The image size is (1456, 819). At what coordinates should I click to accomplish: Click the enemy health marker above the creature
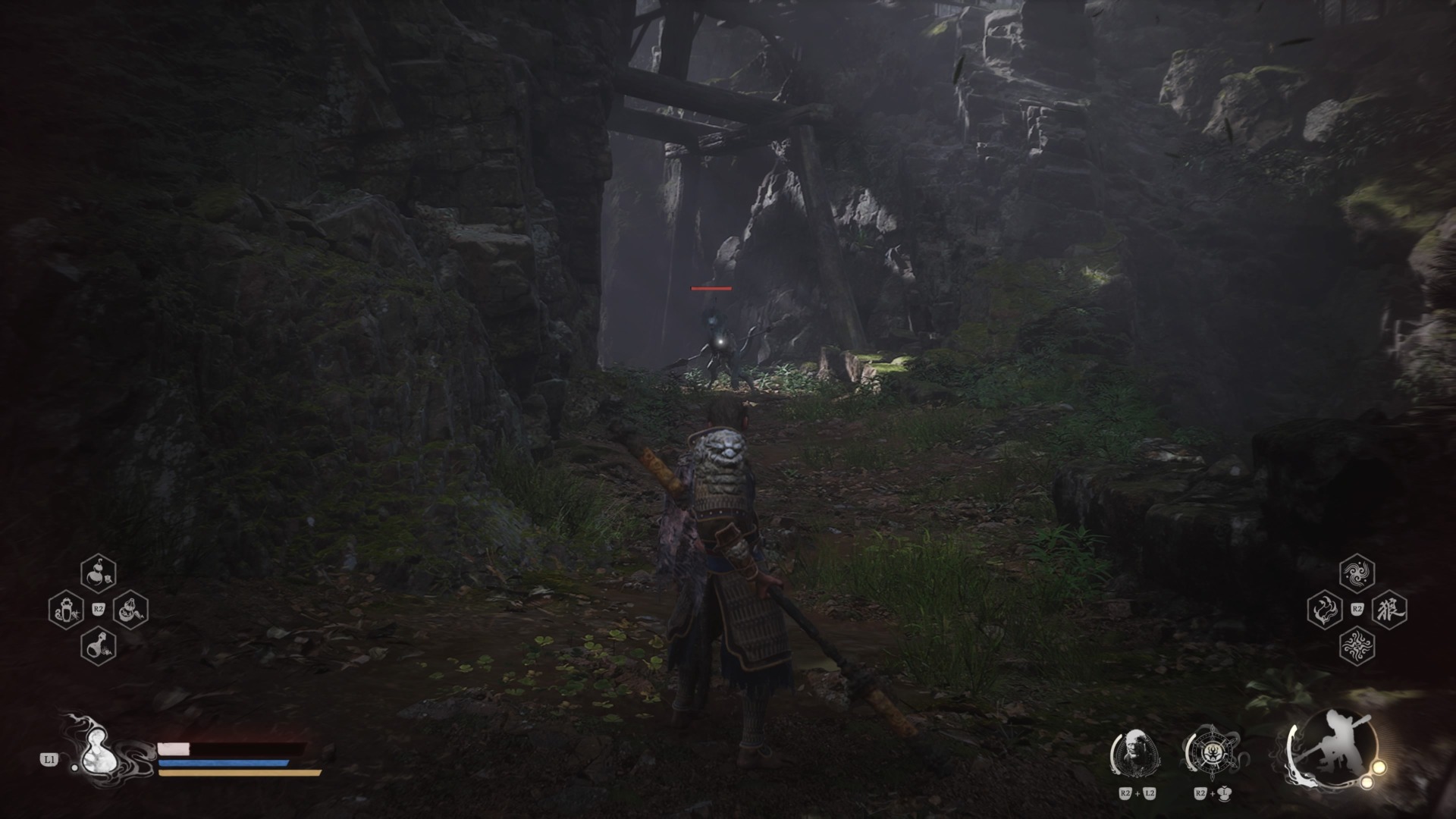coord(711,289)
